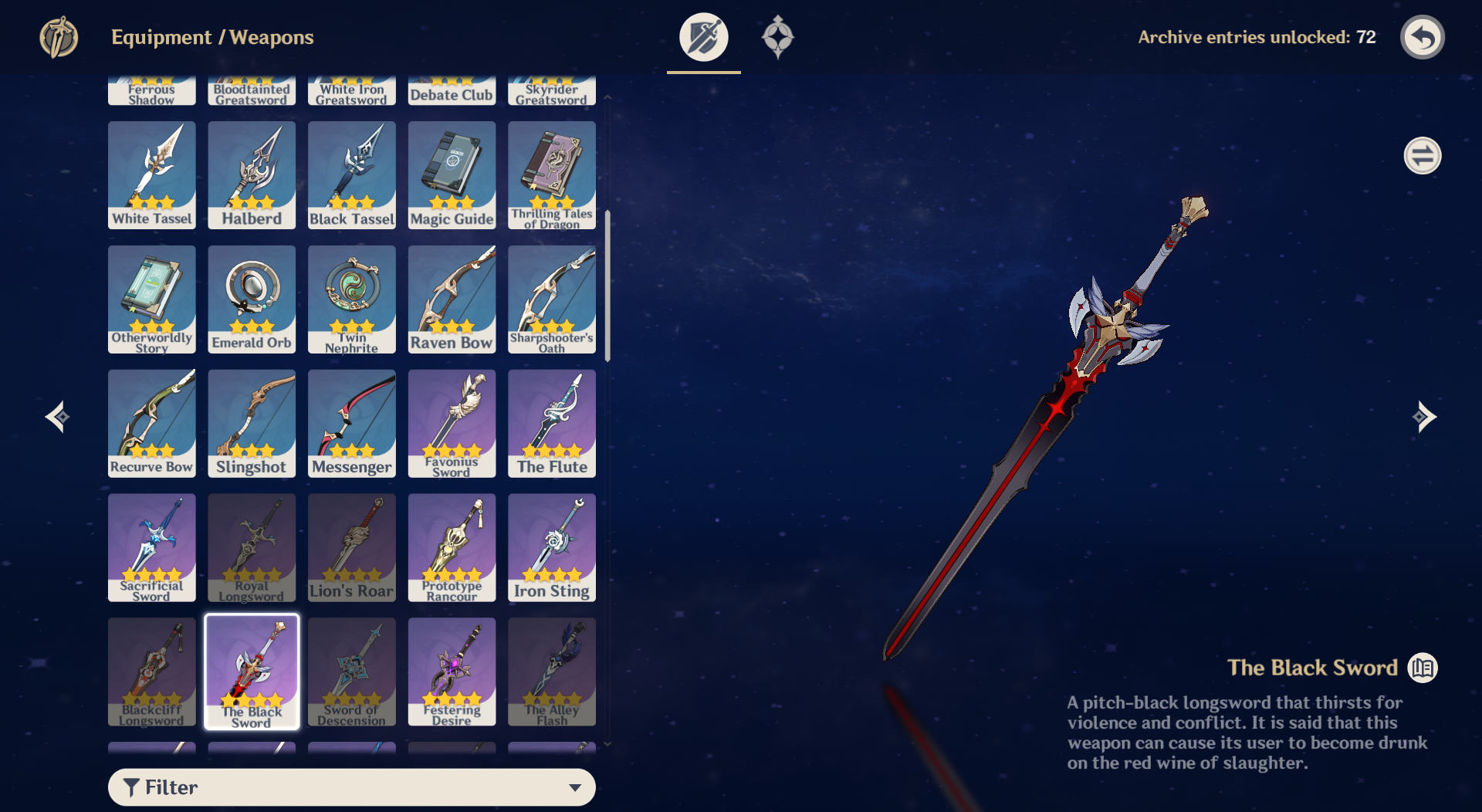Open the Filter dropdown
Image resolution: width=1482 pixels, height=812 pixels.
[352, 787]
